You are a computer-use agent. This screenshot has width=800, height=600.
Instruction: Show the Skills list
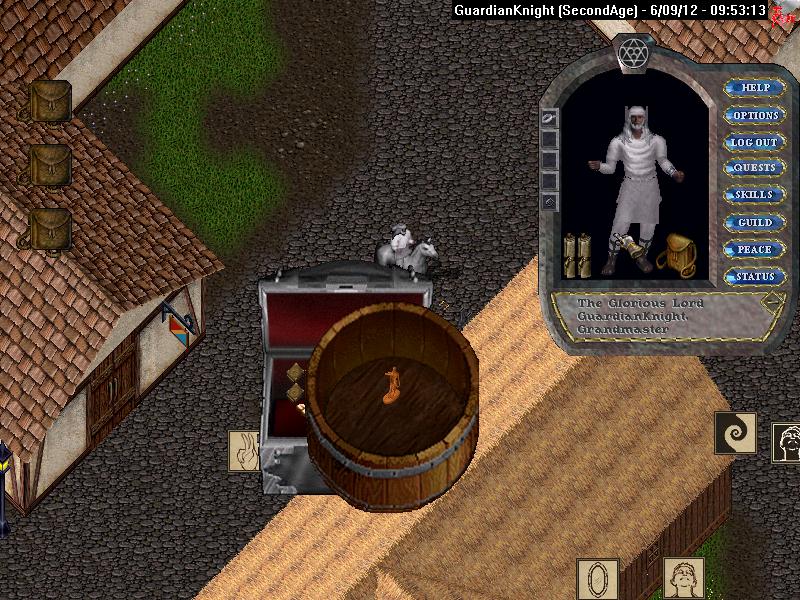pos(755,195)
